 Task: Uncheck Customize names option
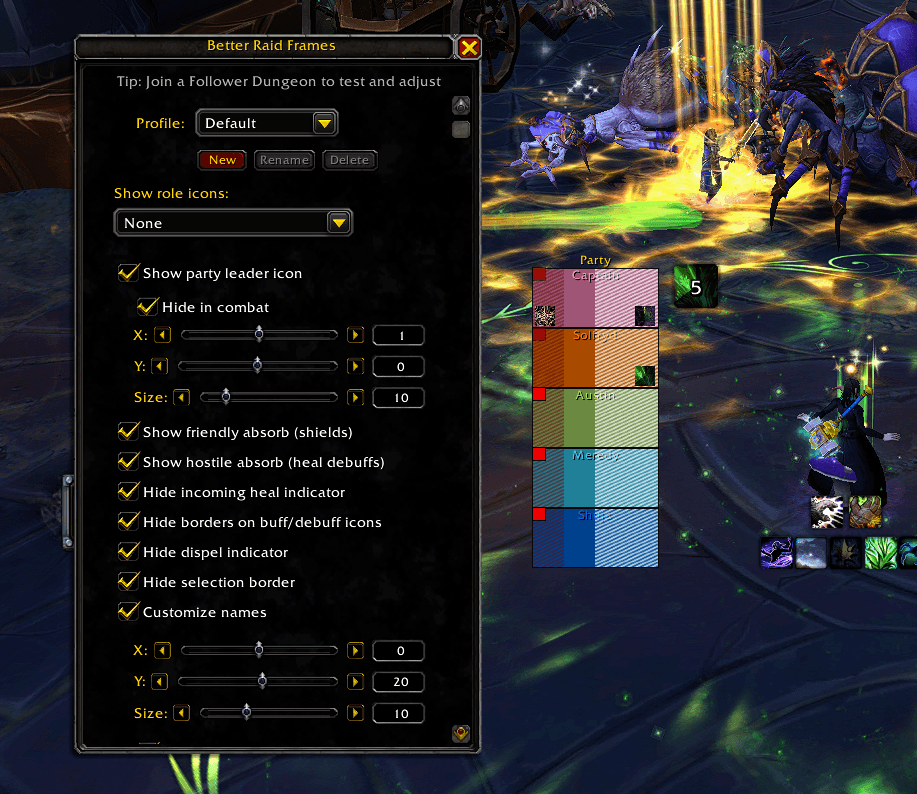tap(128, 612)
